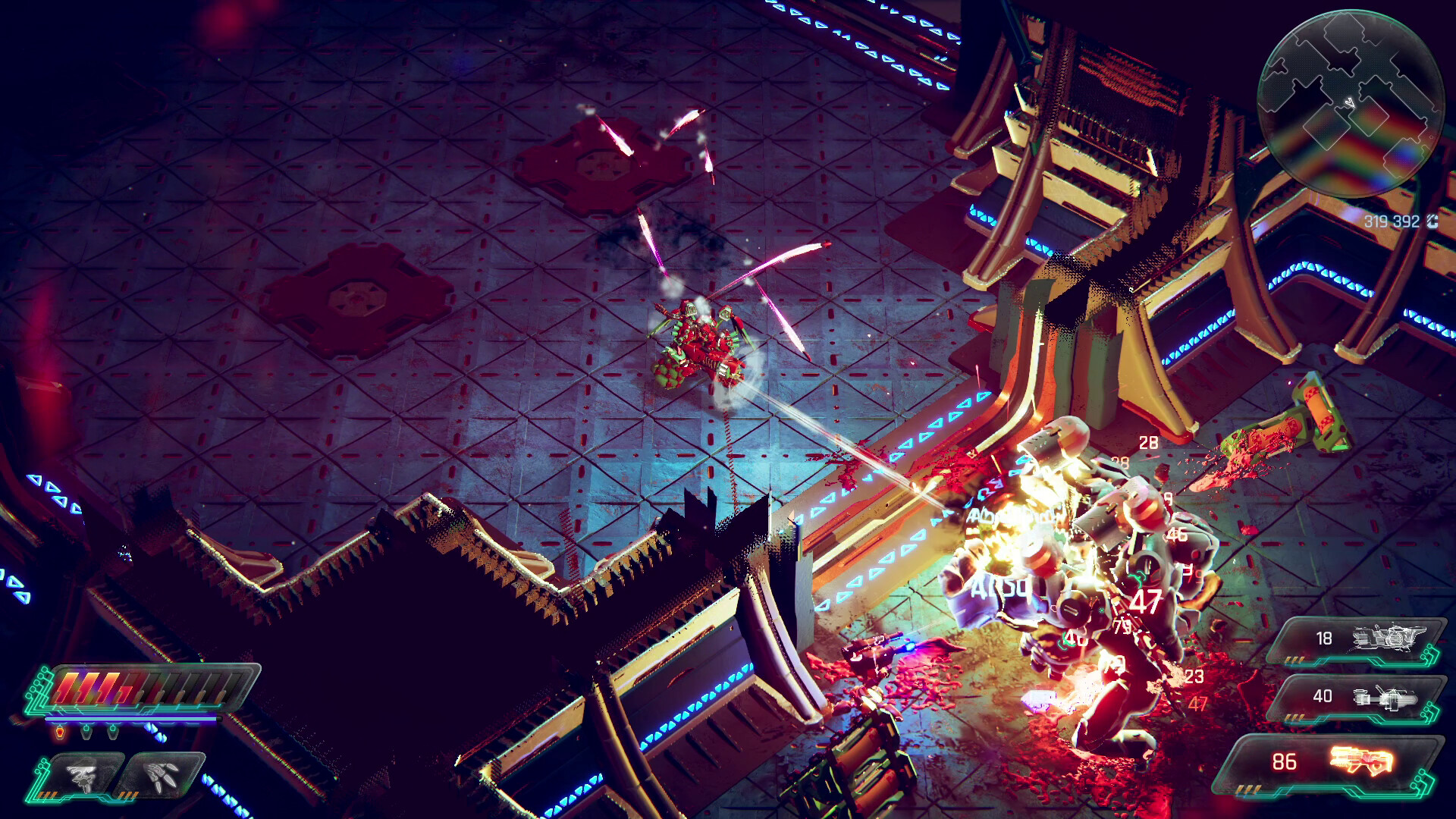Toggle the first empty grenade slot
The width and height of the screenshot is (1456, 819).
[86, 732]
